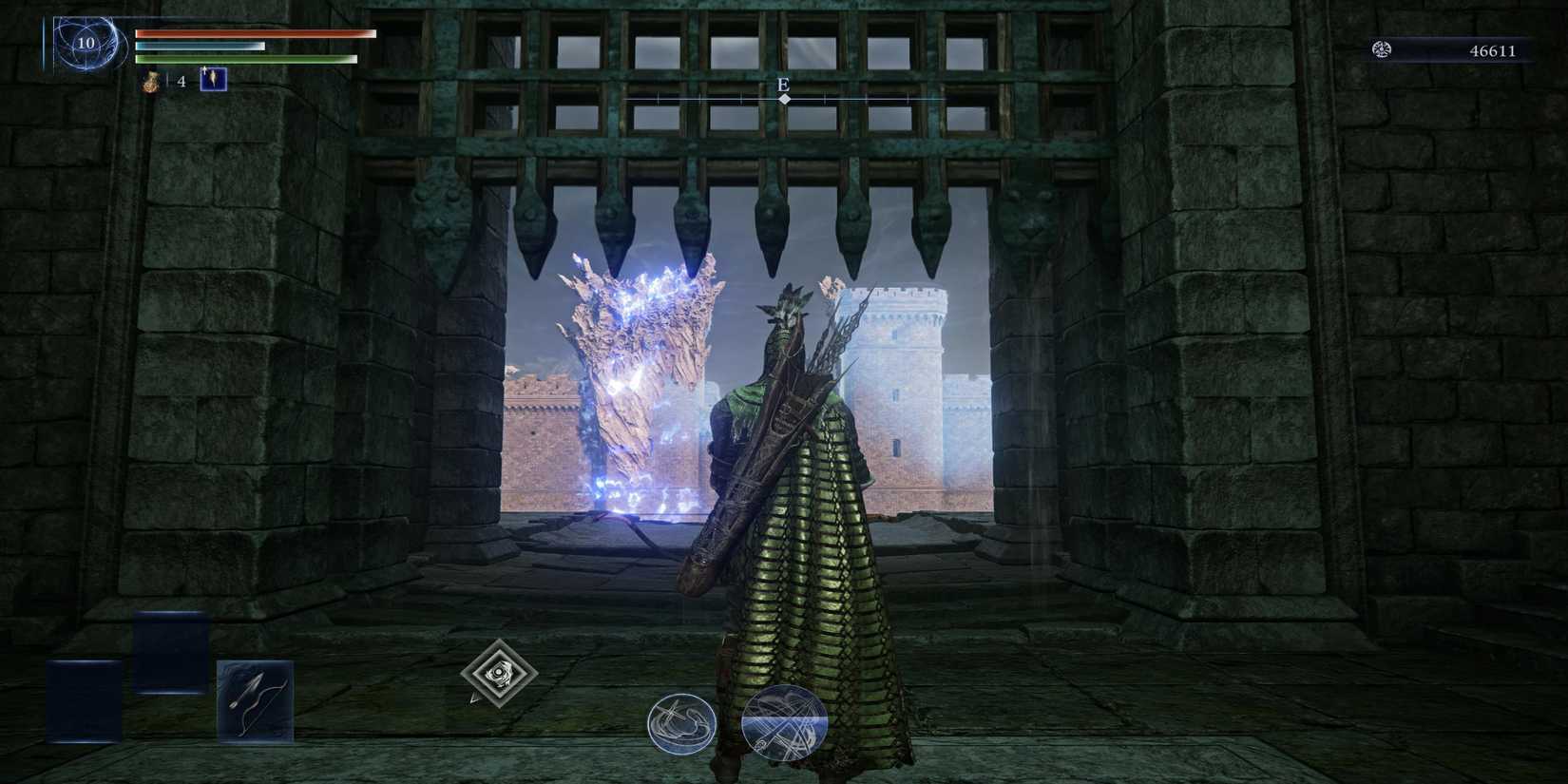Image resolution: width=1568 pixels, height=784 pixels.
Task: Click the Estus usage count number 4
Action: (x=179, y=83)
